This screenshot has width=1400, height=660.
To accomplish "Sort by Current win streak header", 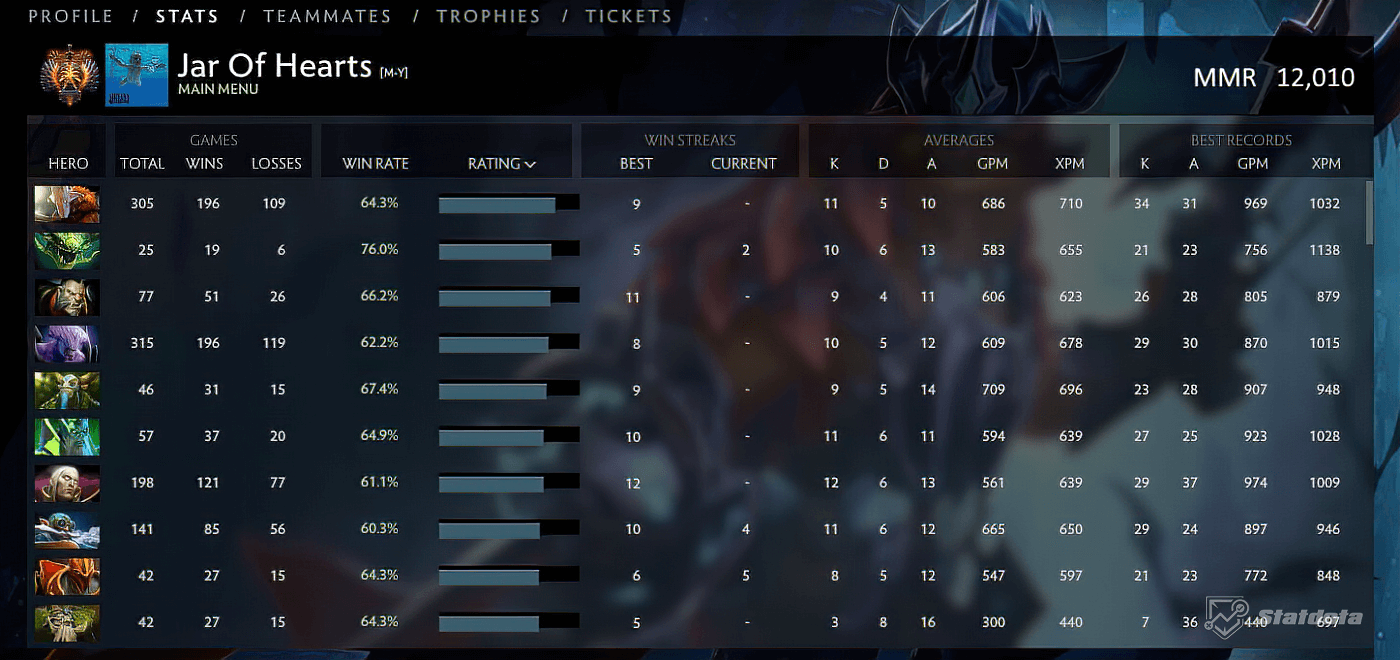I will coord(743,163).
